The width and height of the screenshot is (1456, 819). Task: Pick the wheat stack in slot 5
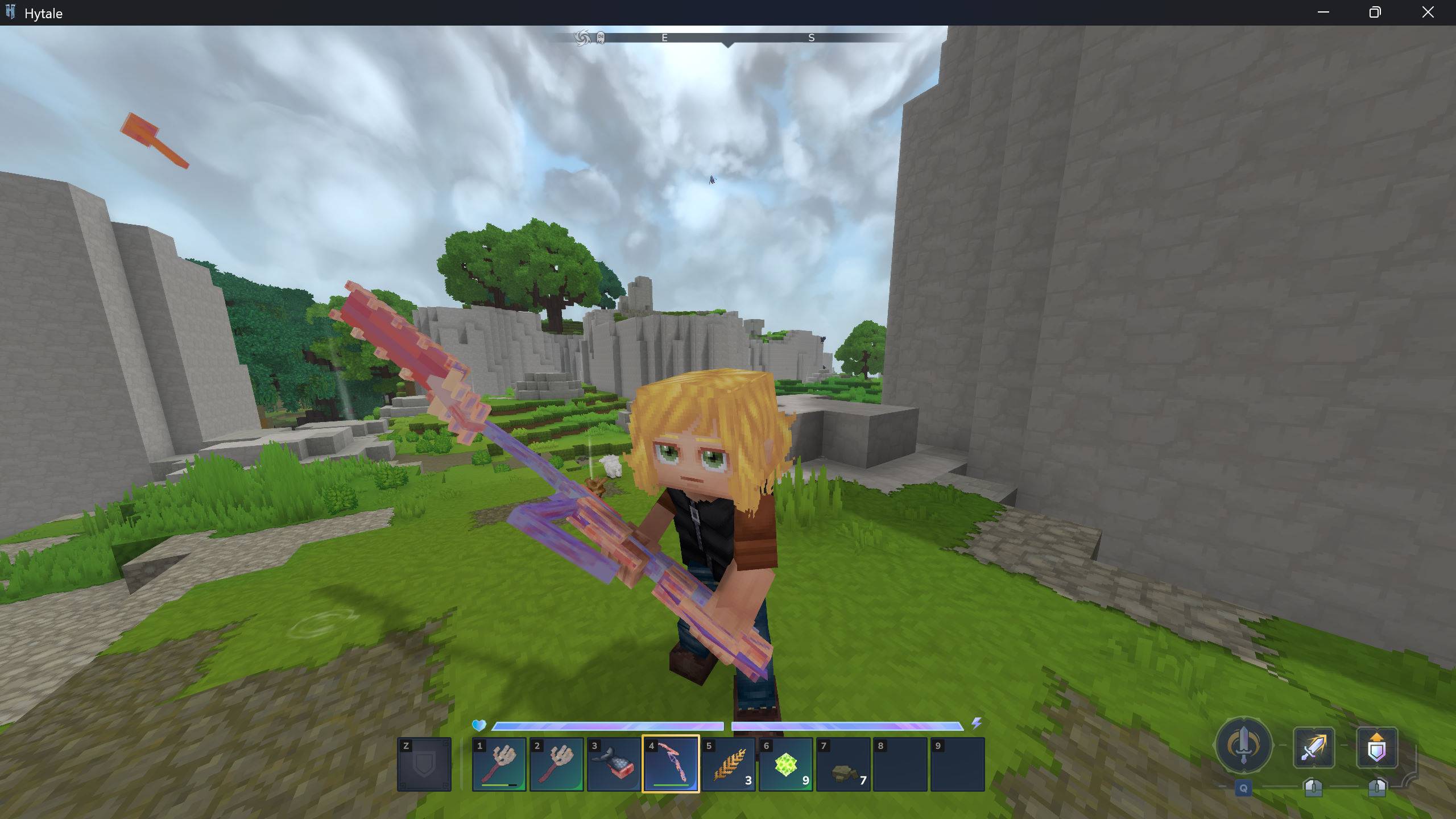[729, 764]
